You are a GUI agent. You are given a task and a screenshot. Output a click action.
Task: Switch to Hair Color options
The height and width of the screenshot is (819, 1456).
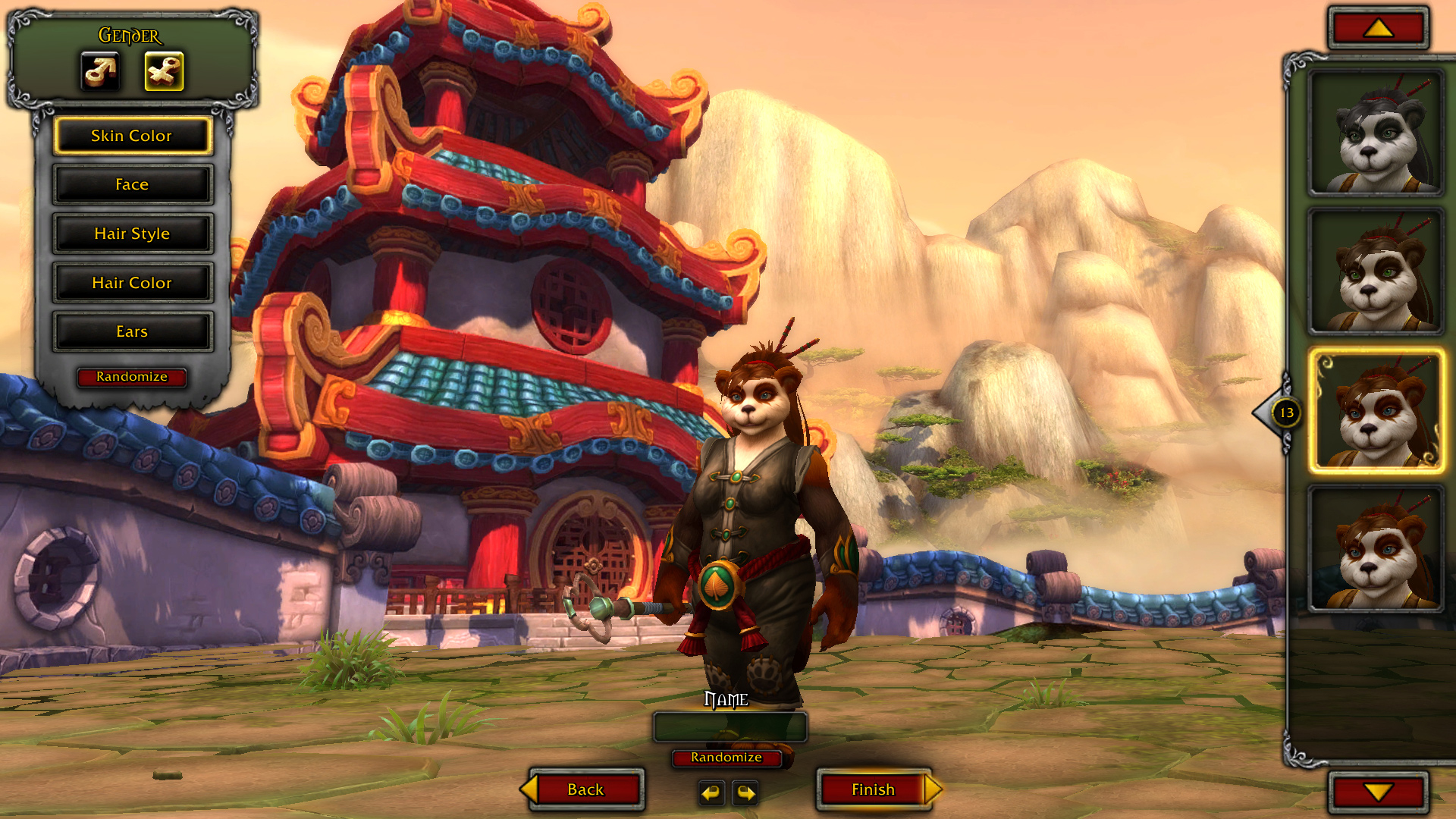click(132, 283)
